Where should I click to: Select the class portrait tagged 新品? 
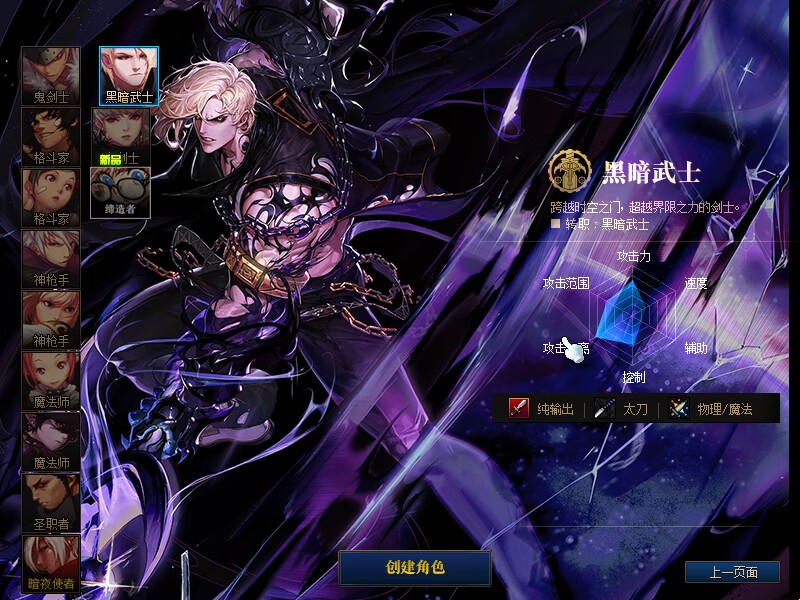click(120, 136)
